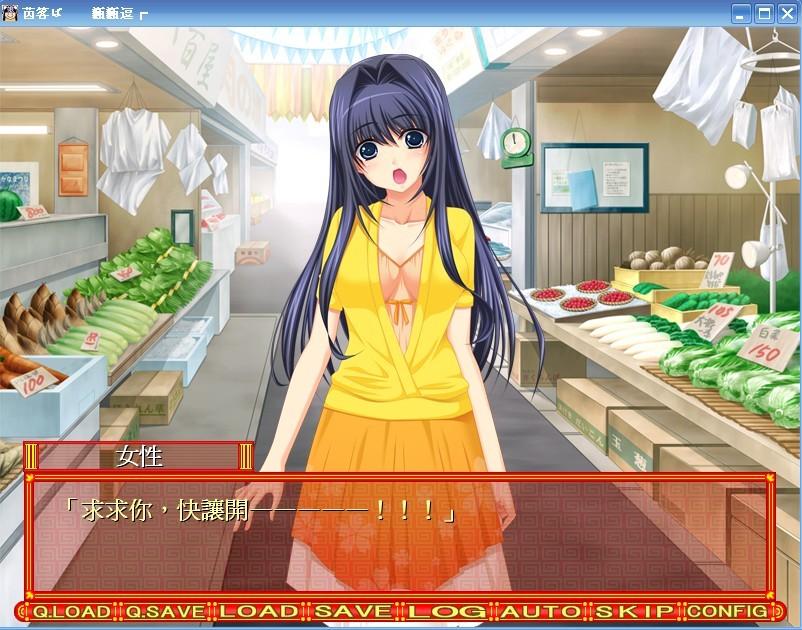Viewport: 802px width, 630px height.
Task: Quick save with the Q.SAVE button
Action: point(164,611)
